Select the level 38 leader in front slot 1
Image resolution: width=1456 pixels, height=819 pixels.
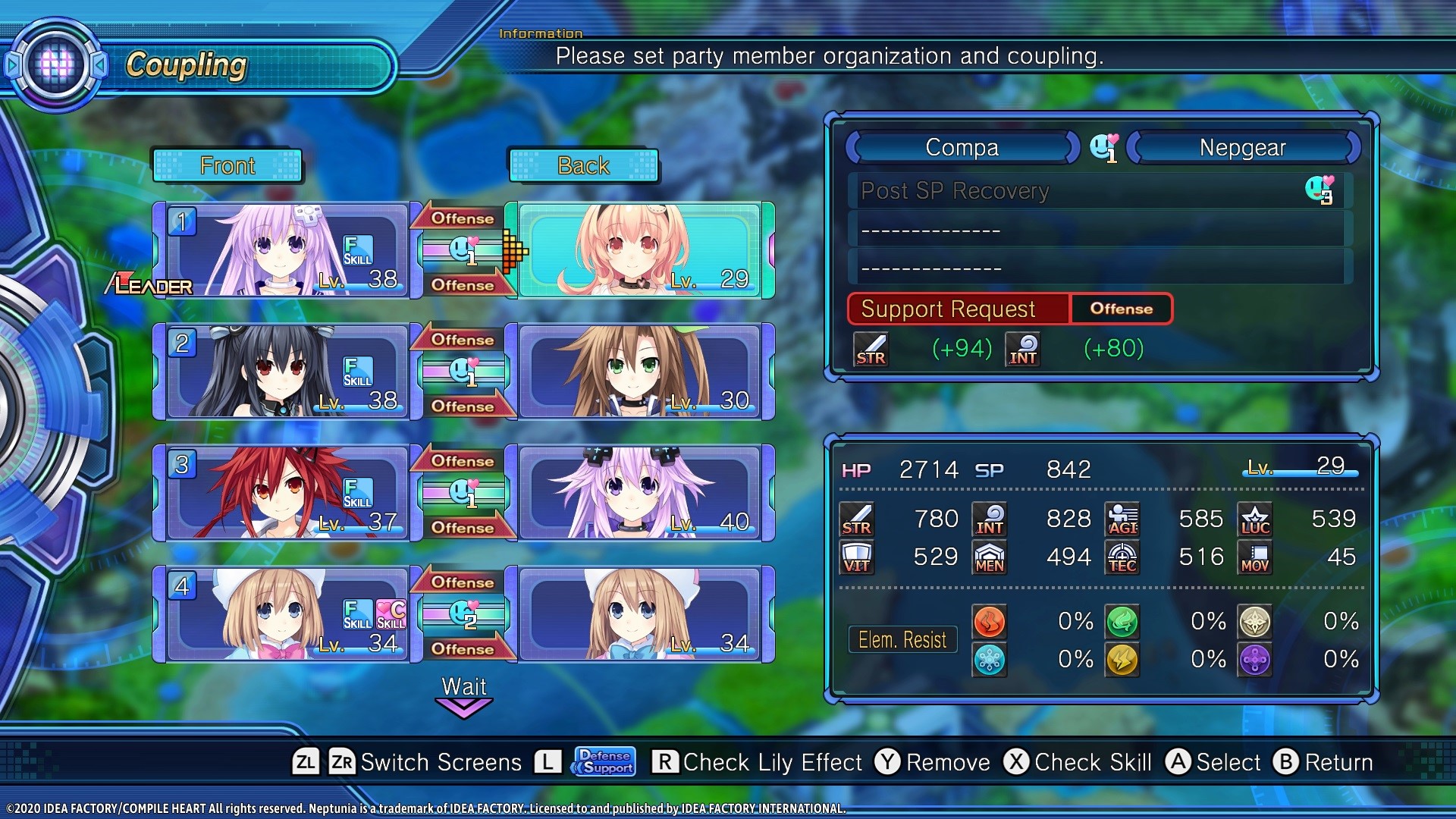click(x=282, y=250)
